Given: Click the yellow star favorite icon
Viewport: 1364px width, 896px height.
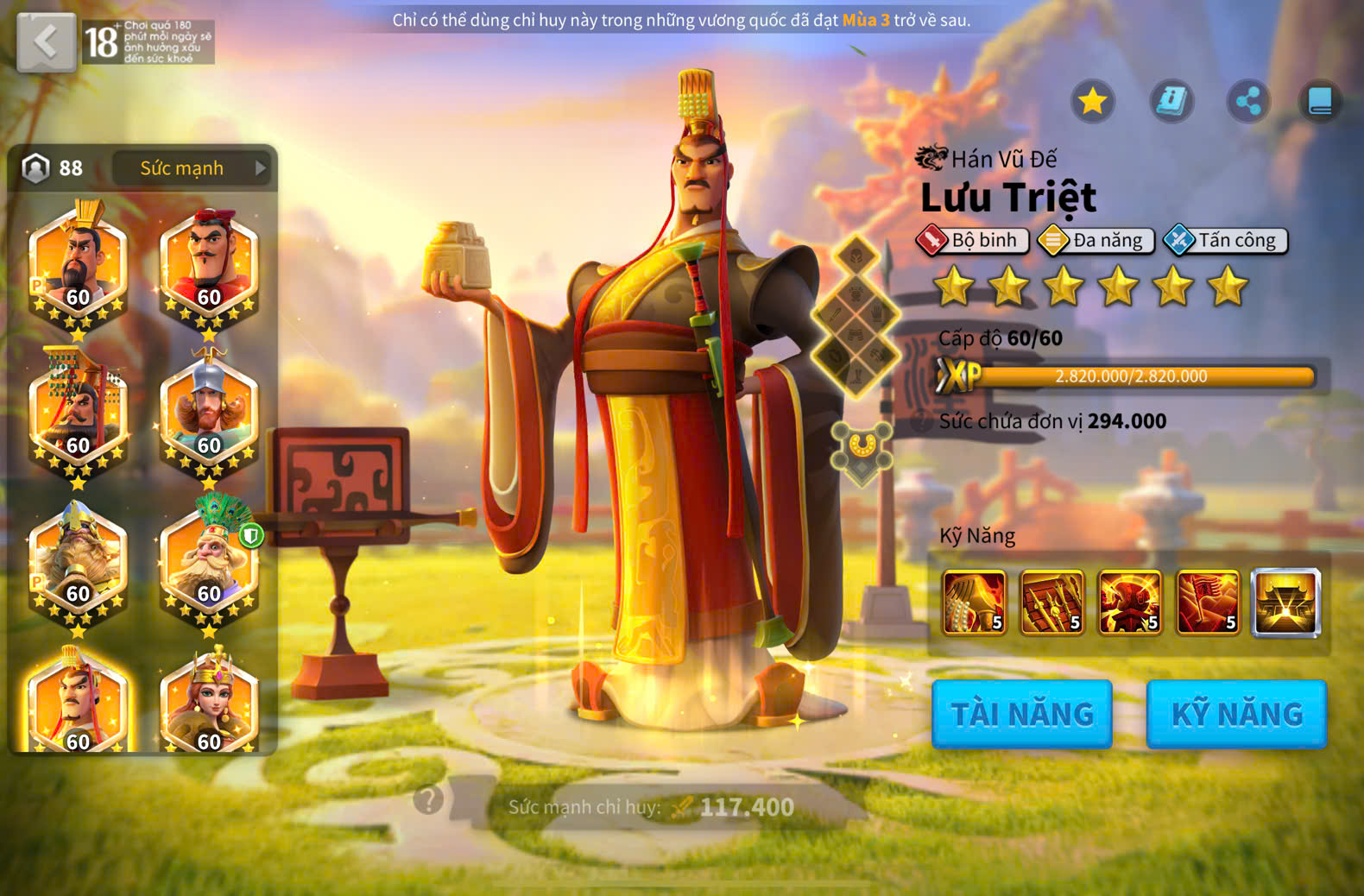Looking at the screenshot, I should tap(1093, 102).
